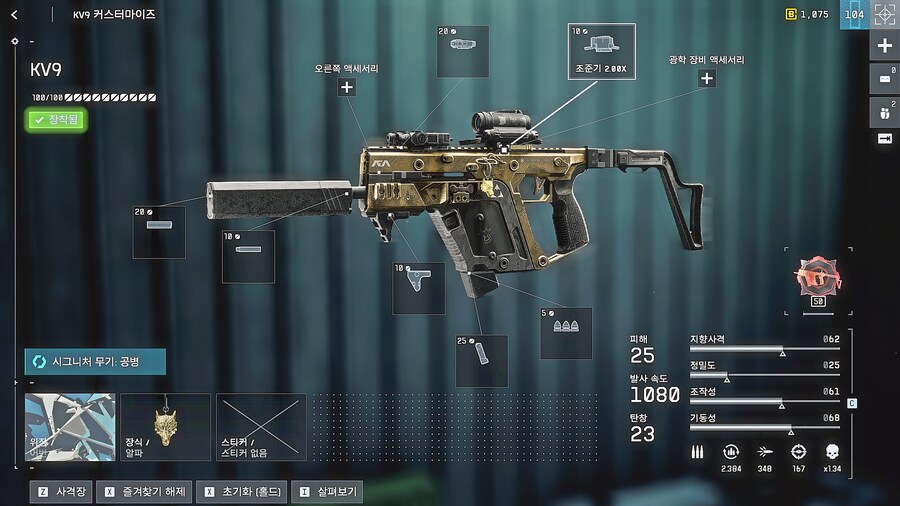Open the empty sticker slot (스티커 없음)
The width and height of the screenshot is (900, 506).
261,427
